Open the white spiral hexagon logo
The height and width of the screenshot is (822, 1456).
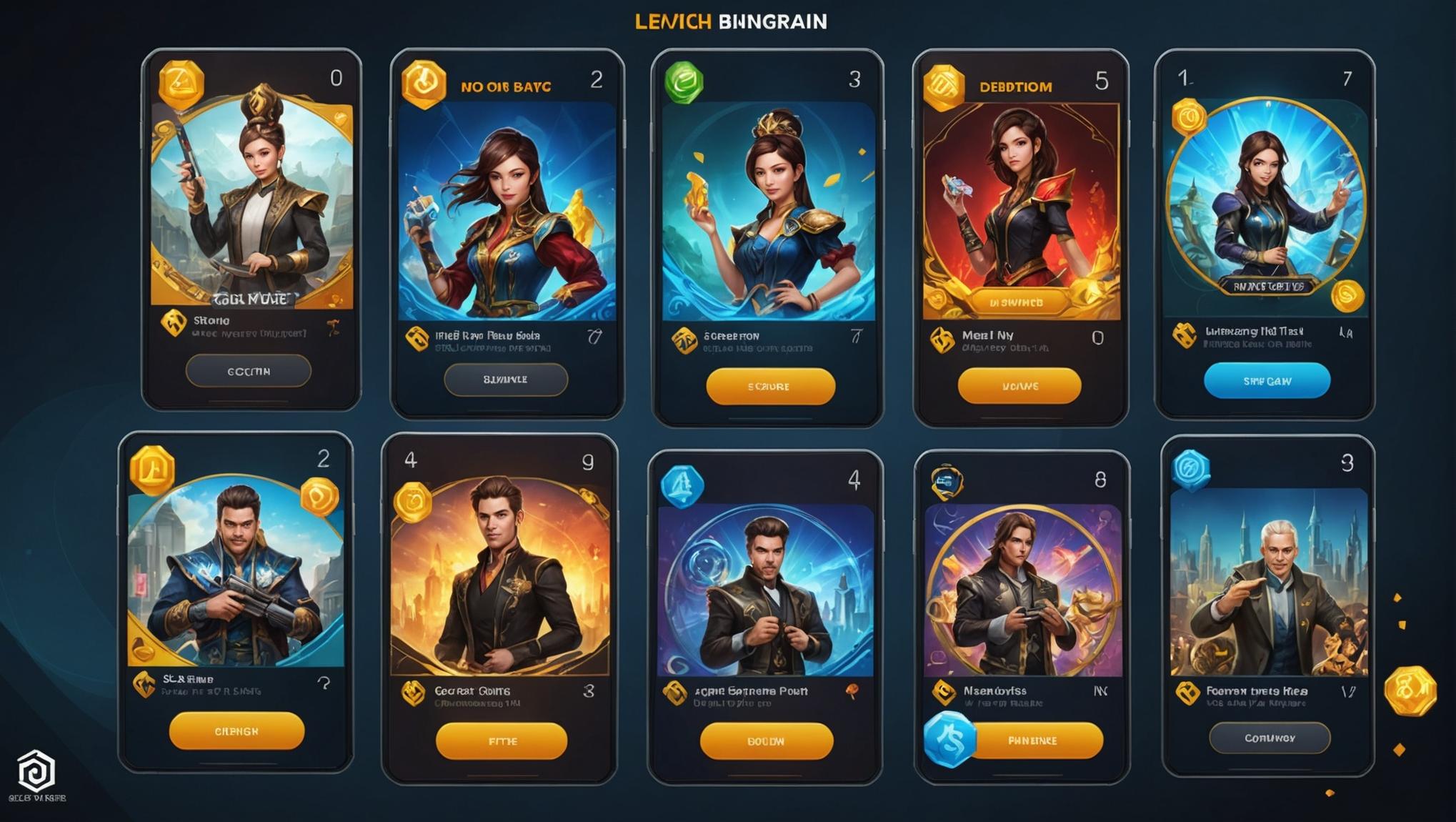pos(36,771)
